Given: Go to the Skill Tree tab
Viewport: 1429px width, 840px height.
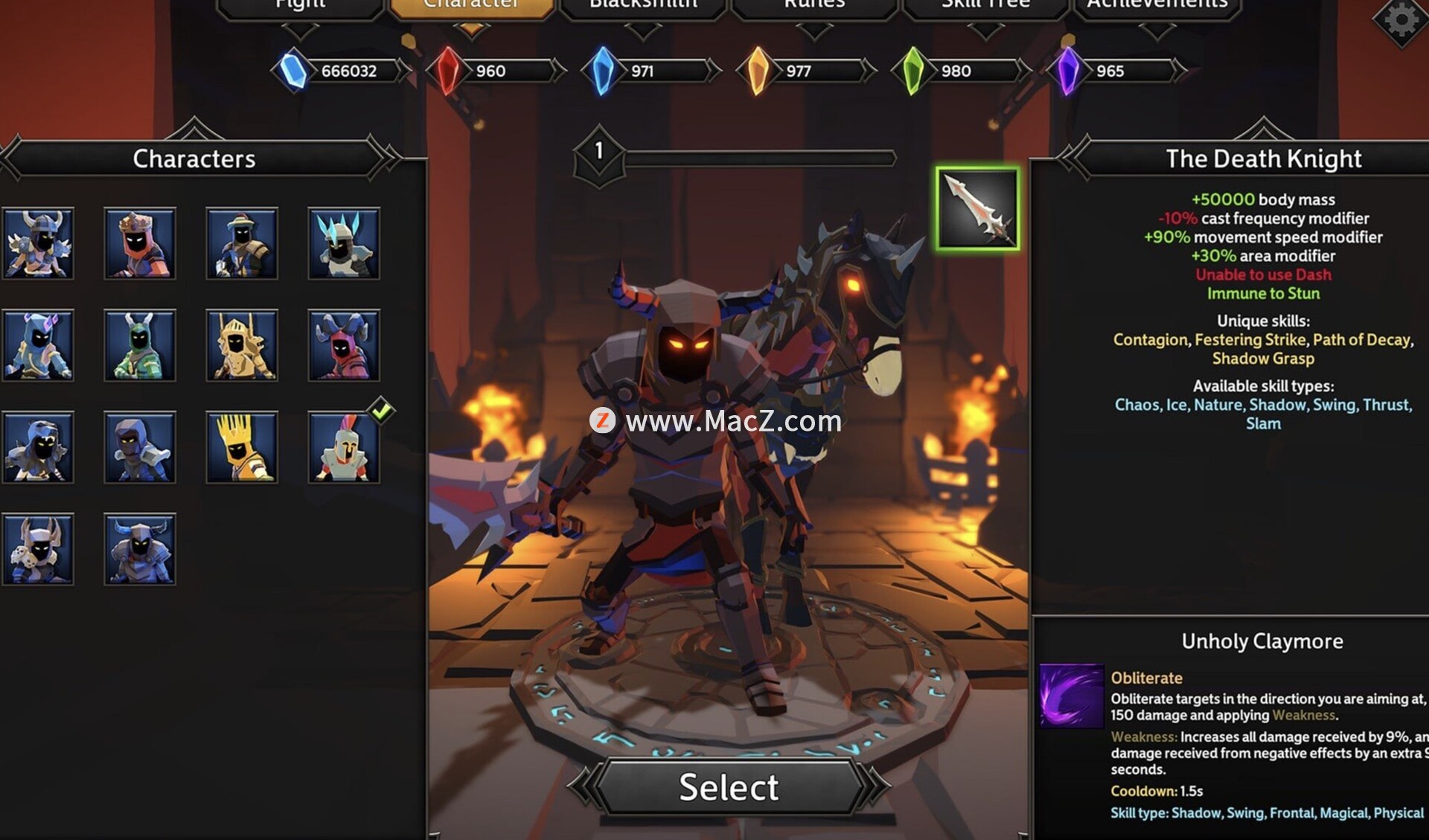Looking at the screenshot, I should point(985,6).
